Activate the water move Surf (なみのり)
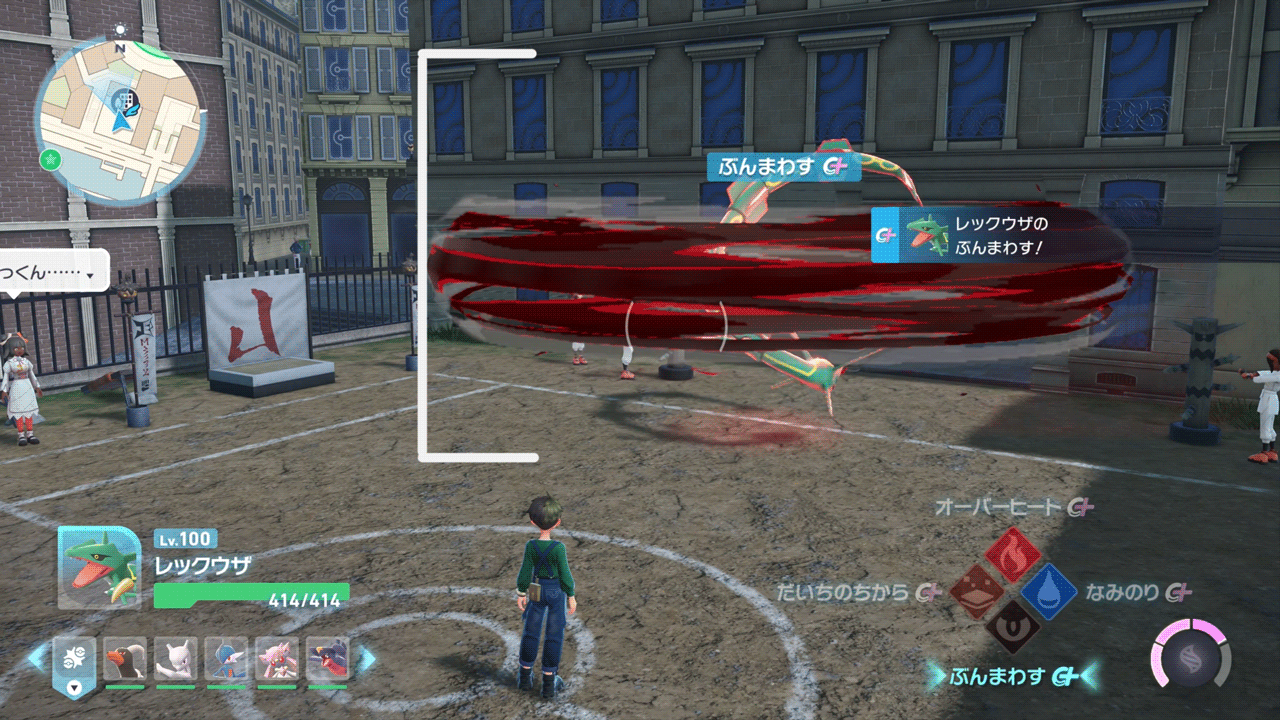Image resolution: width=1280 pixels, height=720 pixels. [x=1048, y=591]
